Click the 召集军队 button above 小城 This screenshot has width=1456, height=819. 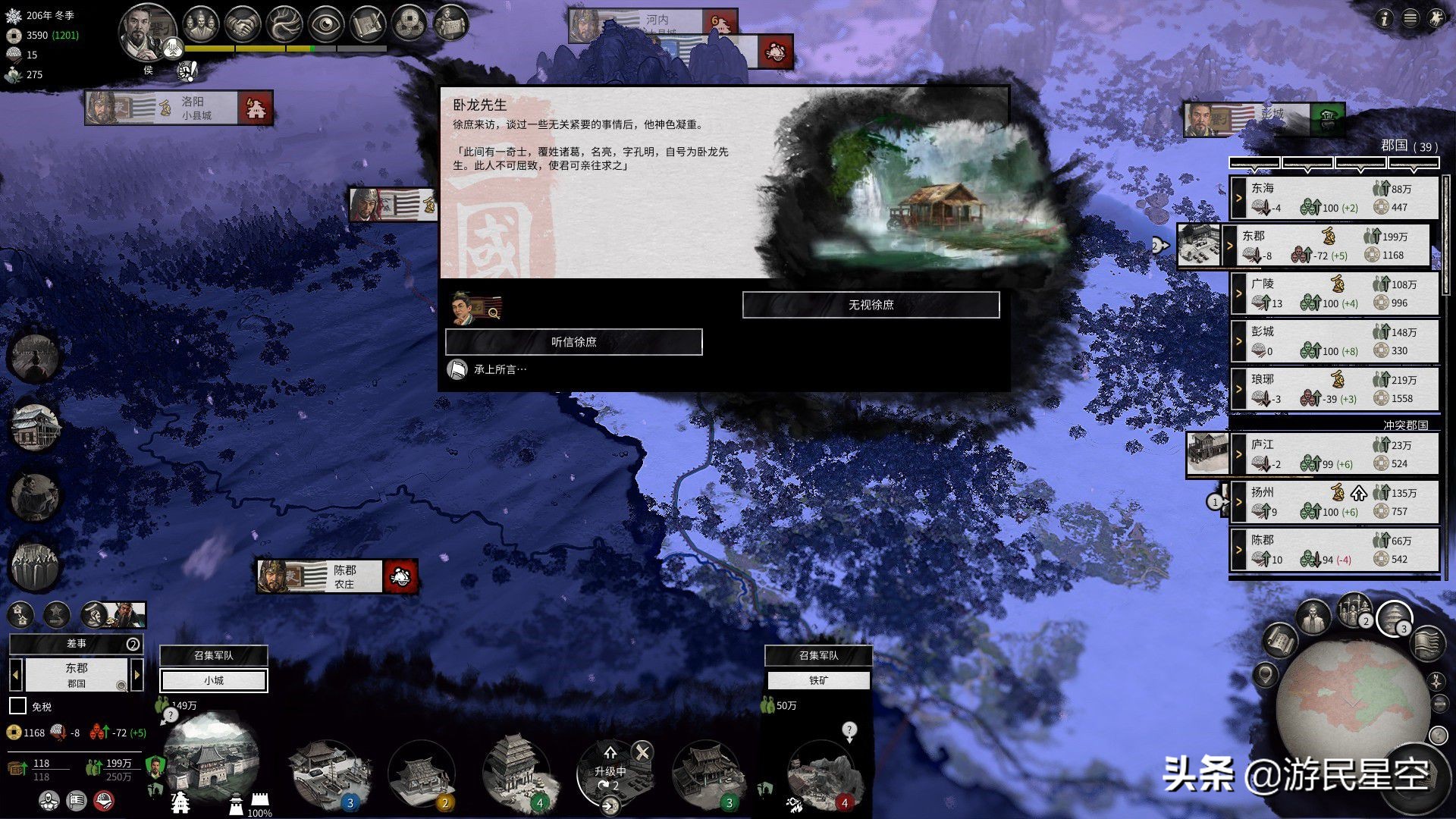click(213, 655)
